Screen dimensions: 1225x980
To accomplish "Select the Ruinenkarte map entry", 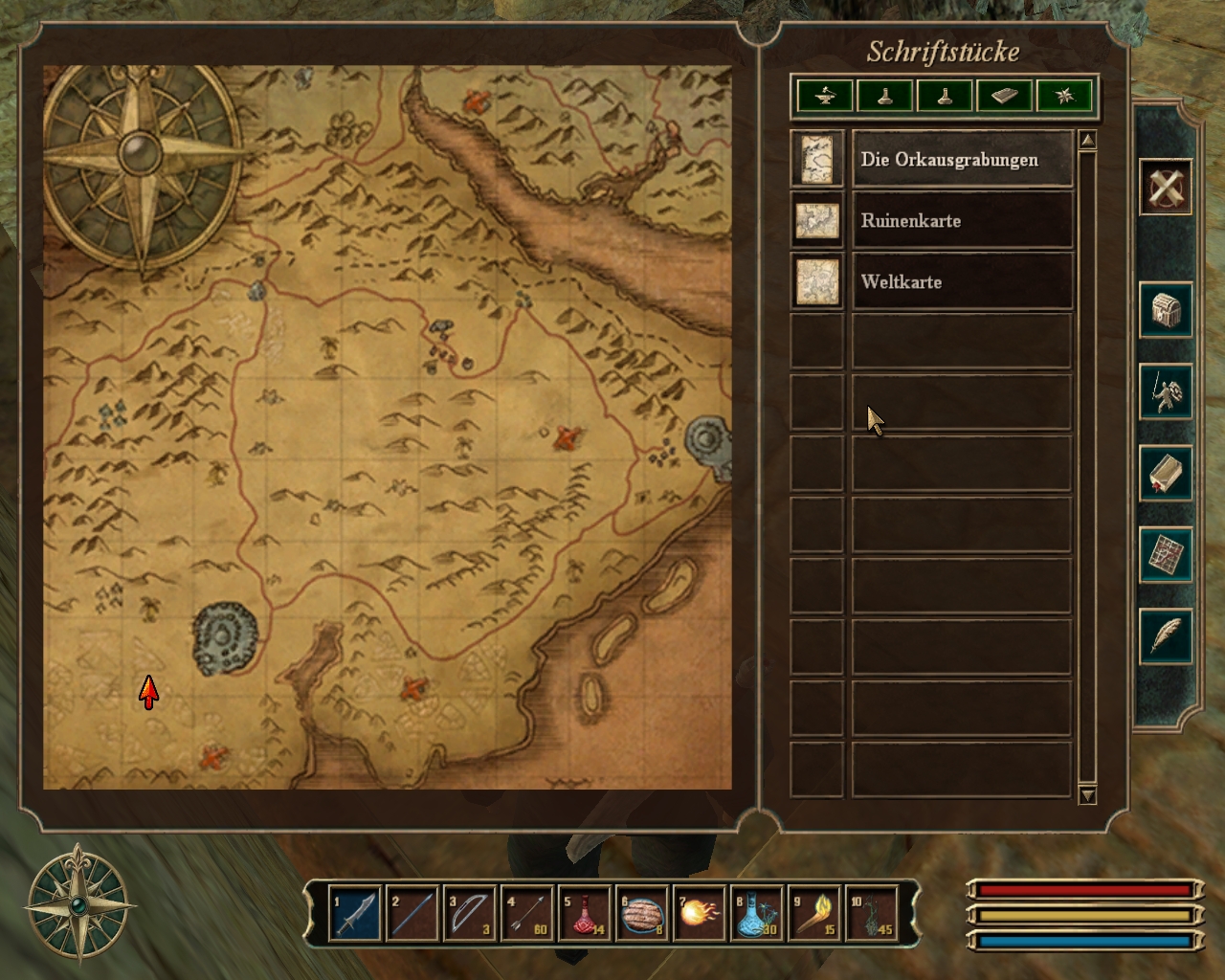I will 961,221.
